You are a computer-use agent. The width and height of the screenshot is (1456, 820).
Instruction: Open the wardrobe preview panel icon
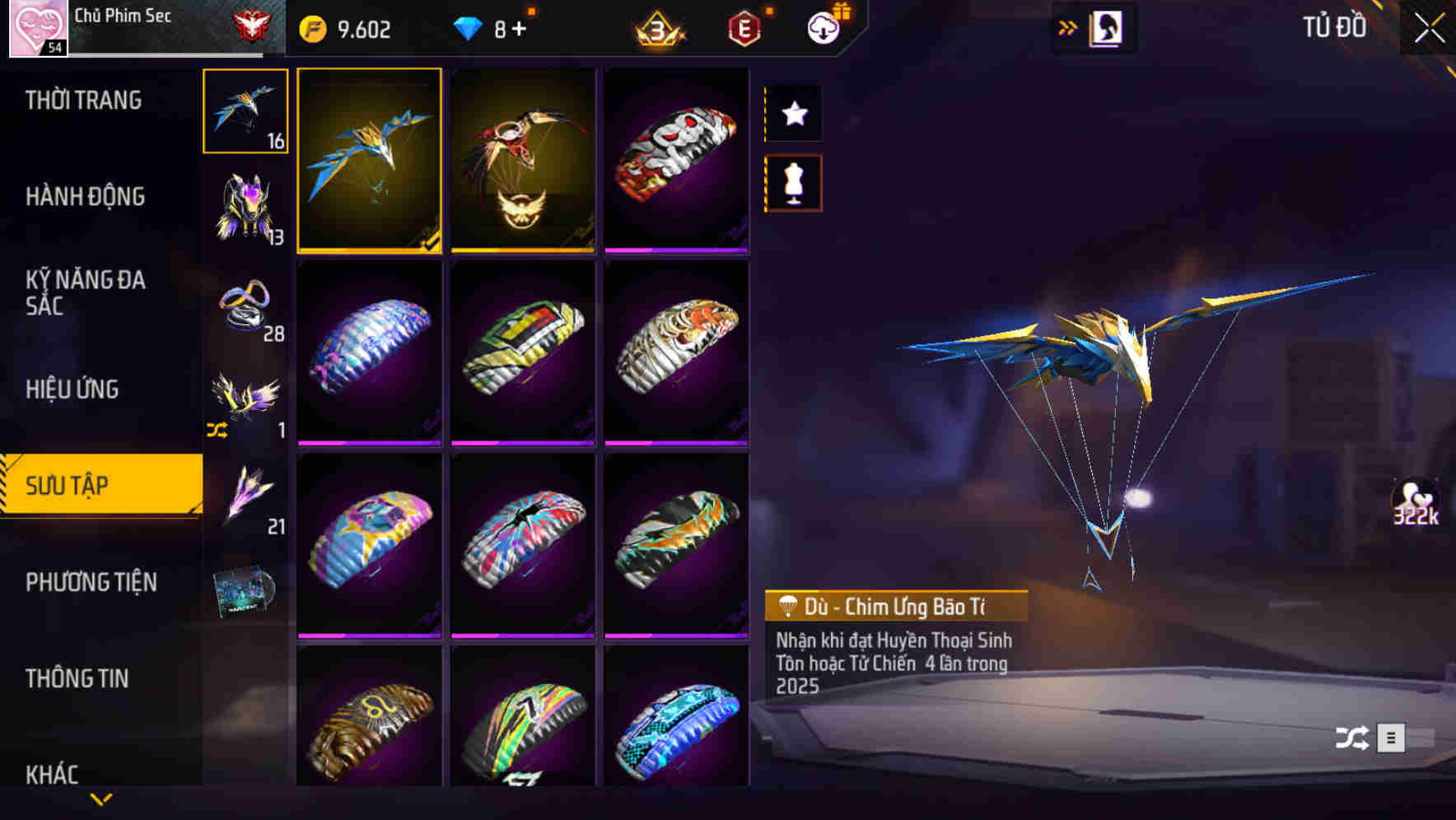click(x=1106, y=27)
